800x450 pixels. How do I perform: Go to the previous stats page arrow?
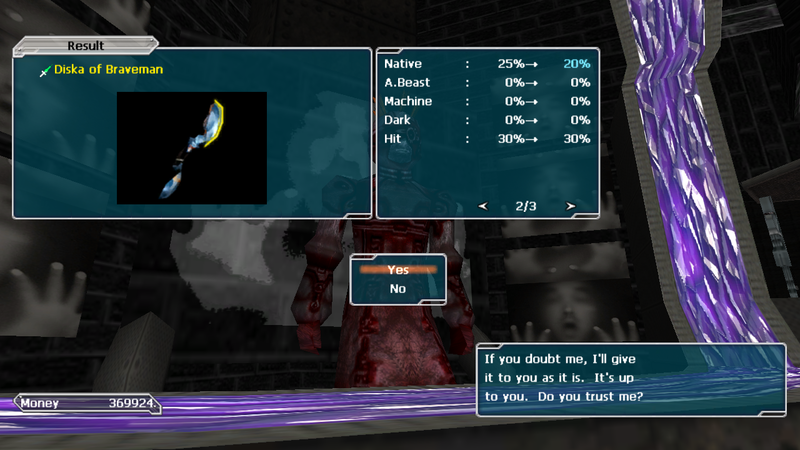pyautogui.click(x=483, y=207)
